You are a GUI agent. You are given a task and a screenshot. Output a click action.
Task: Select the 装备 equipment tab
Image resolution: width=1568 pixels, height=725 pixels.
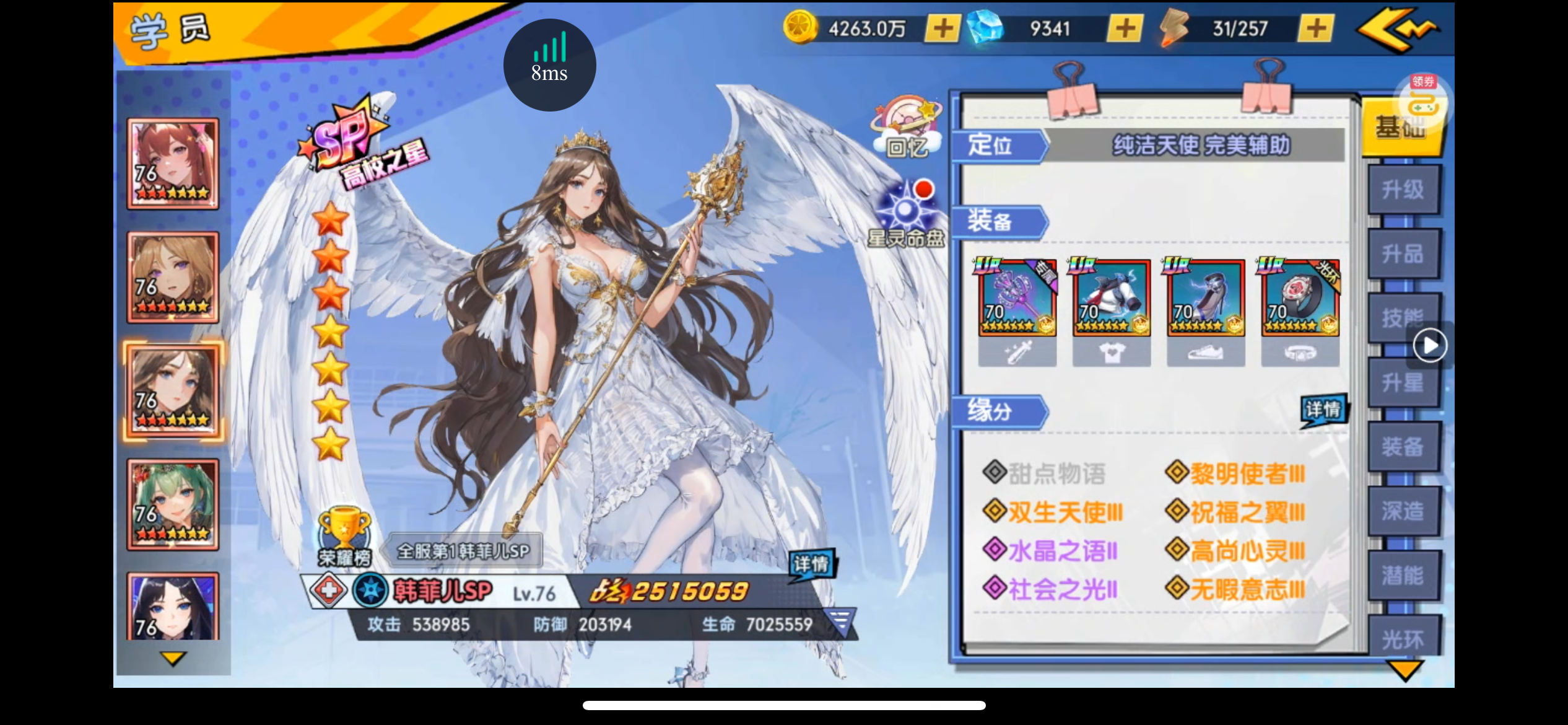[1403, 447]
